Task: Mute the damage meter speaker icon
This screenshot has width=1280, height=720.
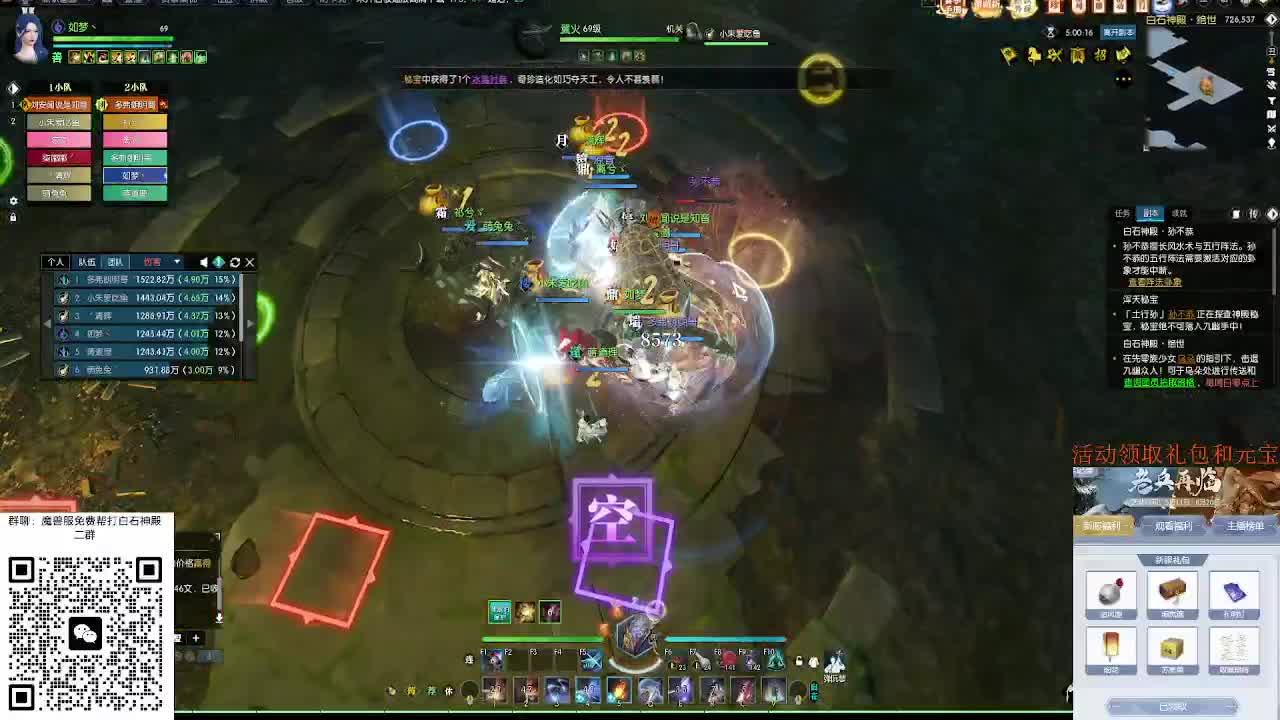Action: pyautogui.click(x=204, y=262)
